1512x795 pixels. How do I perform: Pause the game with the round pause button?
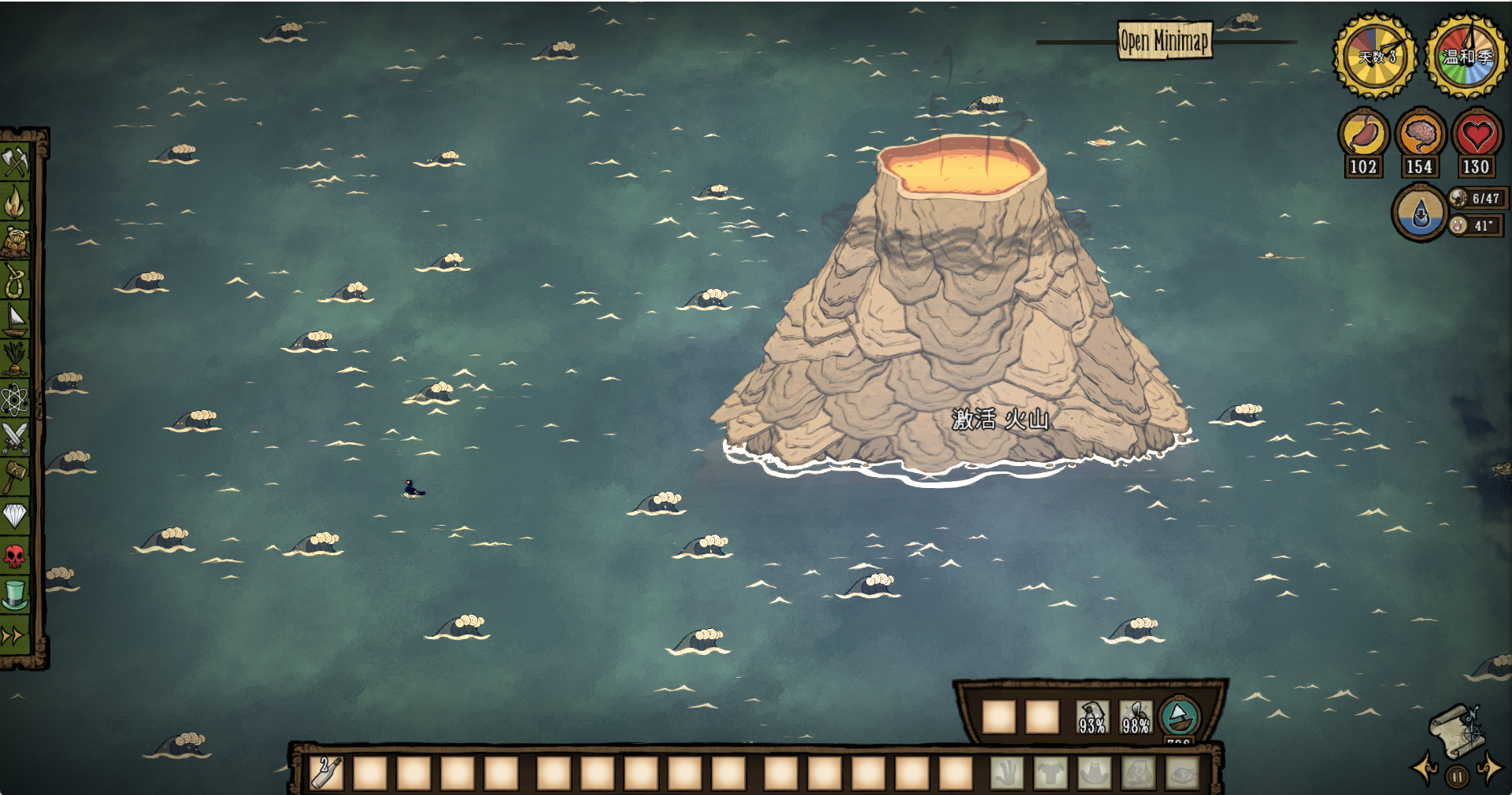pos(1457,777)
